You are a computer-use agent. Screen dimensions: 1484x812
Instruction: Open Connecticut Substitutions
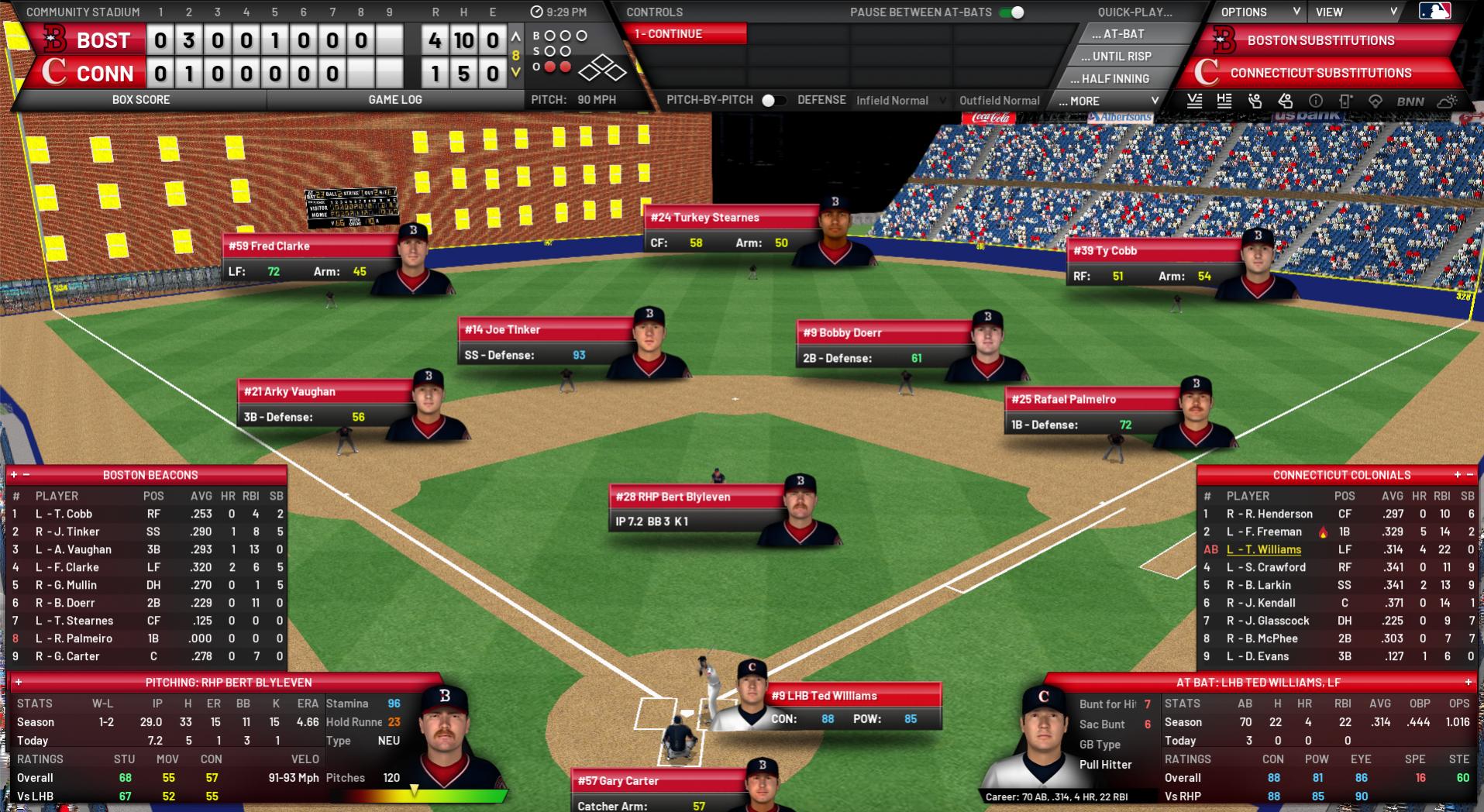[1320, 73]
